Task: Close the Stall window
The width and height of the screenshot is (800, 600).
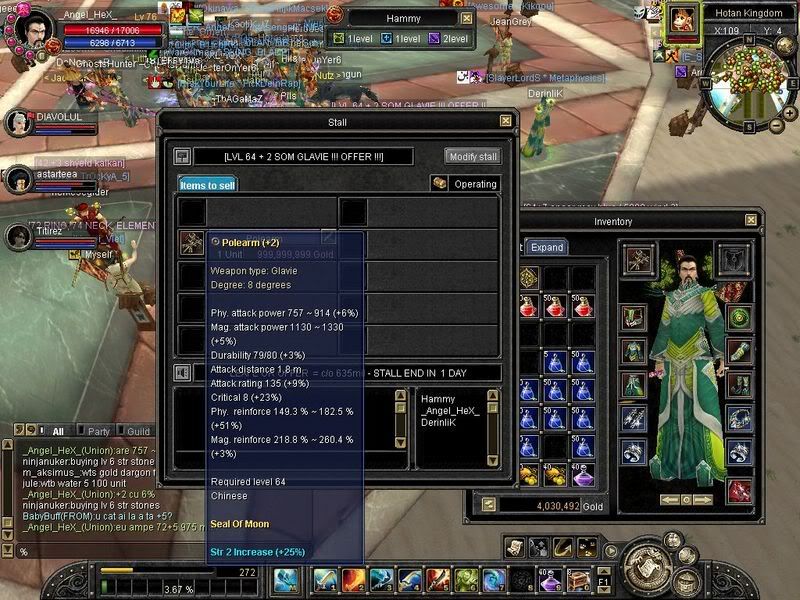Action: click(x=506, y=121)
